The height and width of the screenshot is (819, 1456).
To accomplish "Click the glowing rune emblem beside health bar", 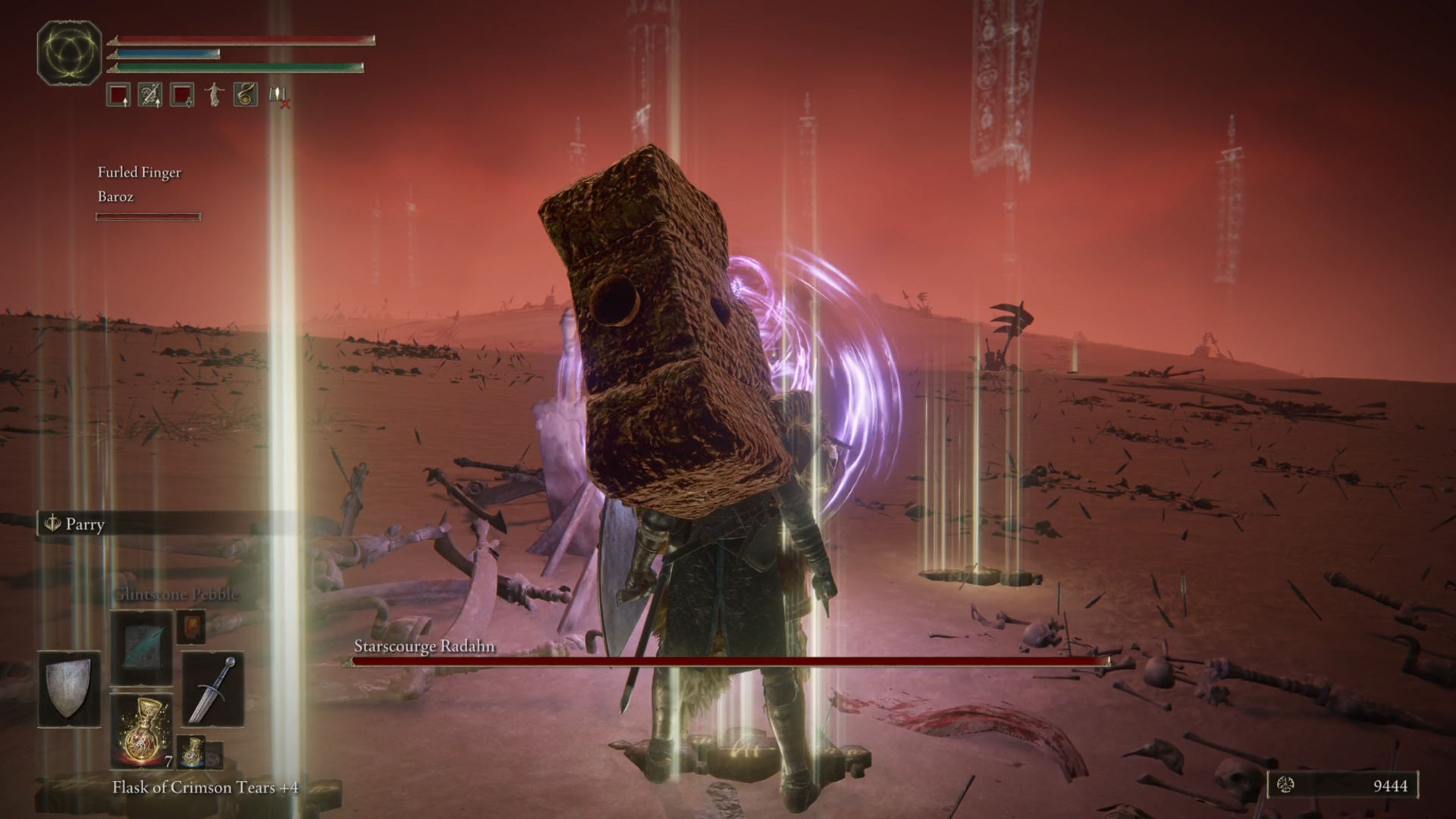I will (69, 52).
